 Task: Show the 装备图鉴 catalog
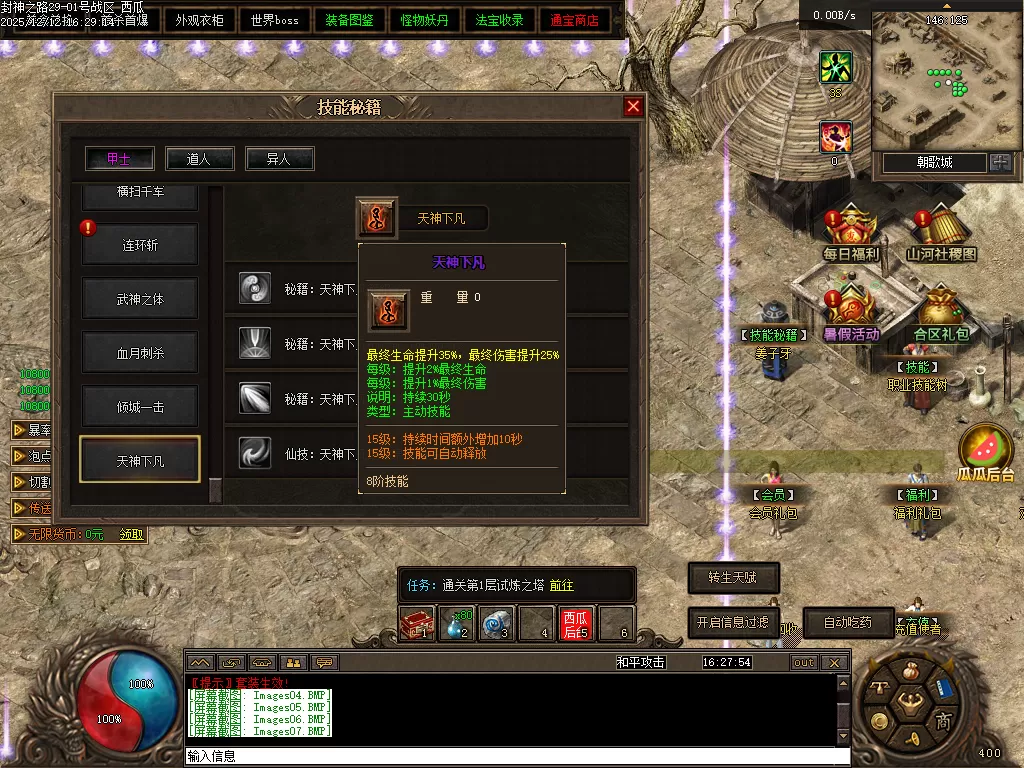(350, 20)
